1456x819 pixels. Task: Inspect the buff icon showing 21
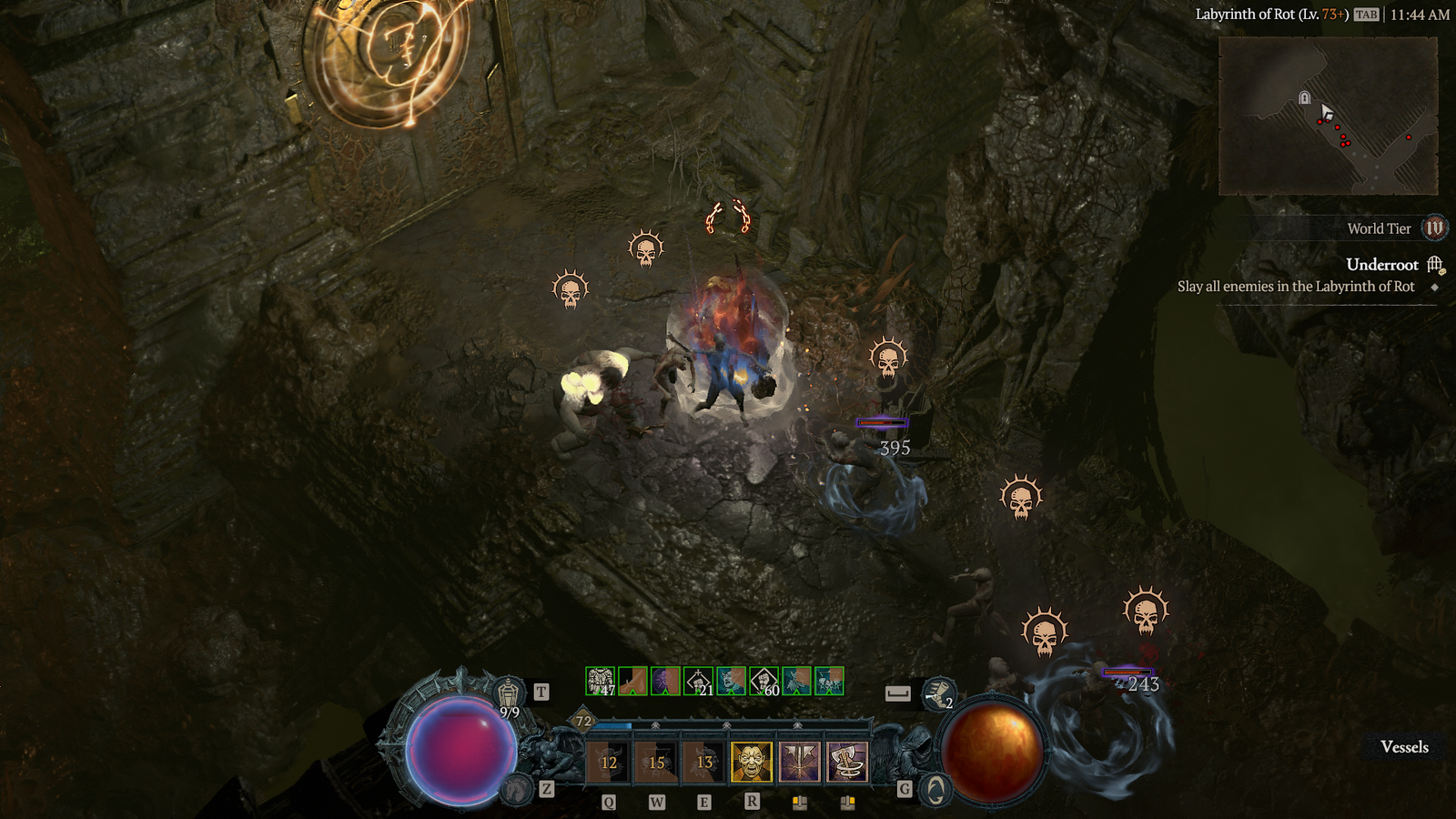tap(698, 681)
